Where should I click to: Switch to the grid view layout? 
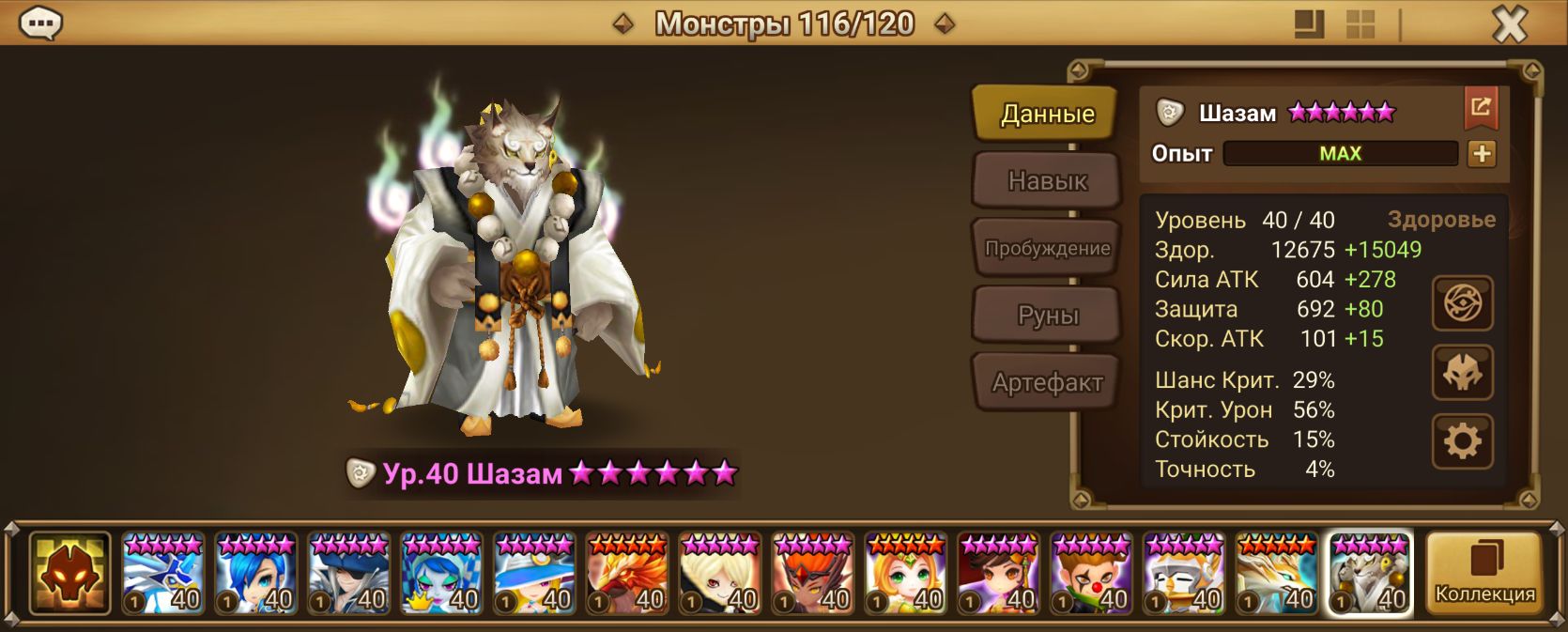(1360, 24)
